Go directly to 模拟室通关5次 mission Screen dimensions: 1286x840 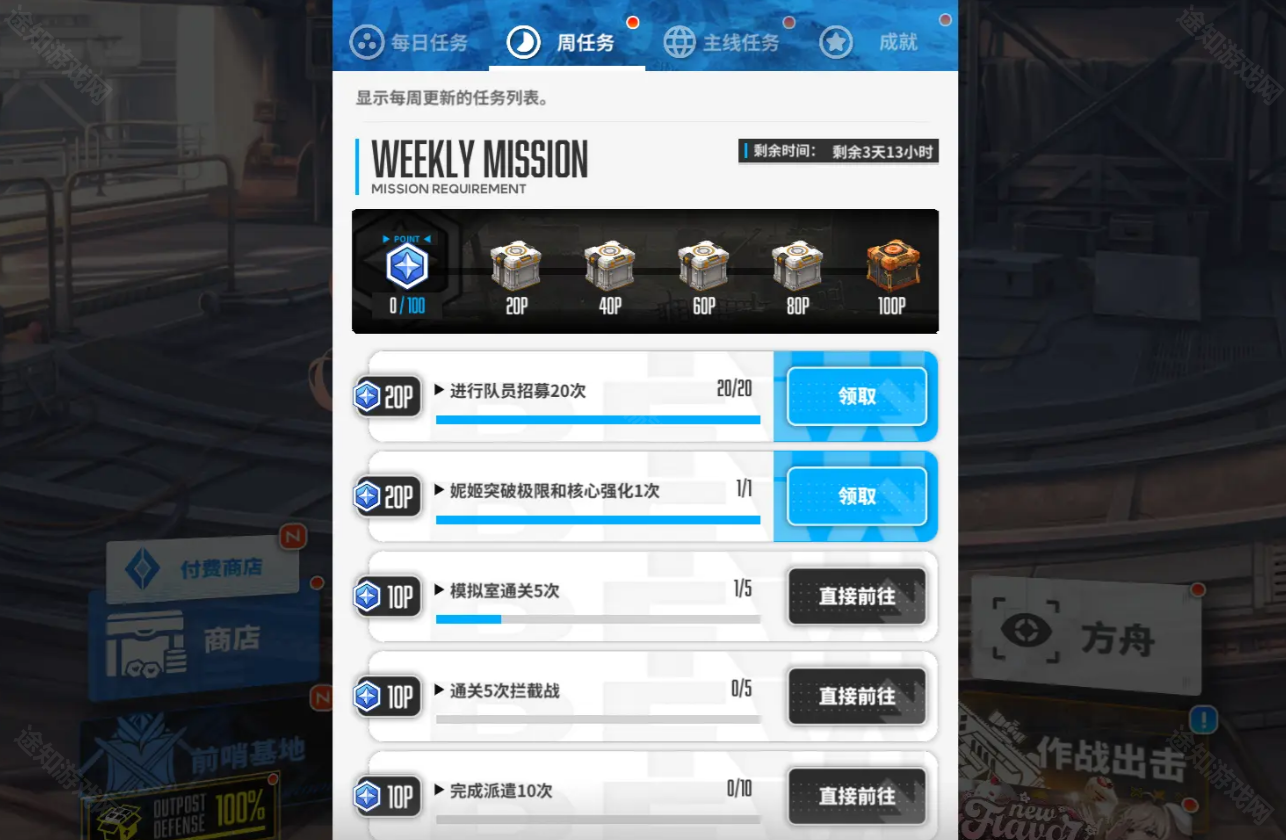click(856, 596)
